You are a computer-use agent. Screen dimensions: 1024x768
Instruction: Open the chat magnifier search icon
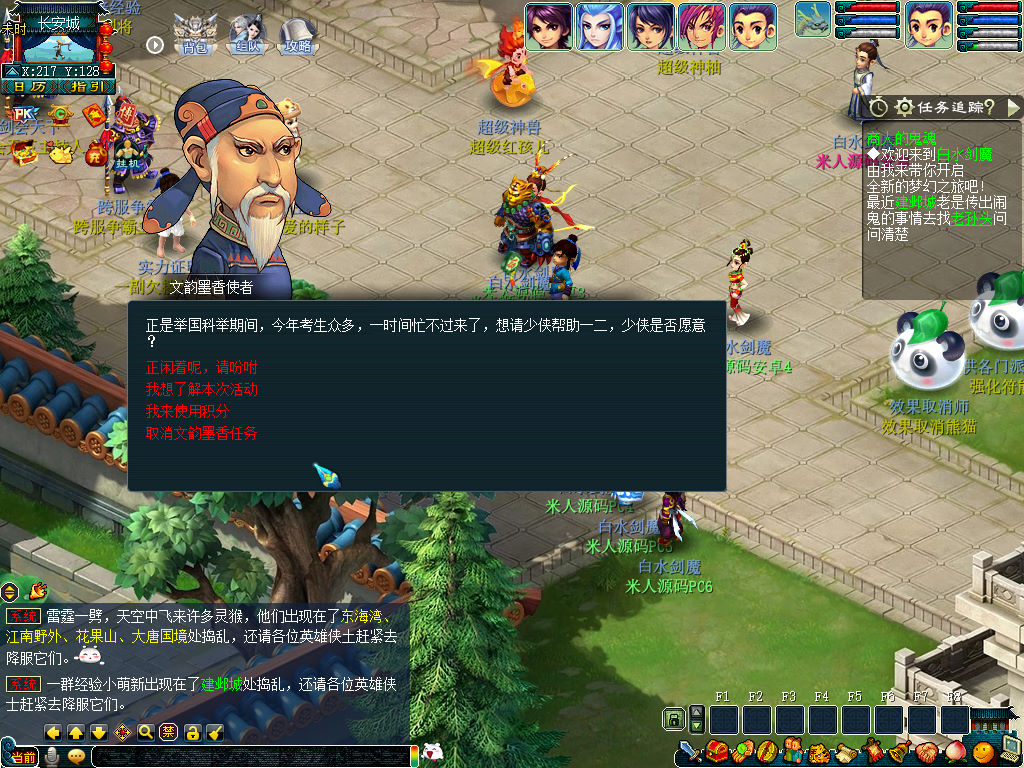tap(146, 732)
